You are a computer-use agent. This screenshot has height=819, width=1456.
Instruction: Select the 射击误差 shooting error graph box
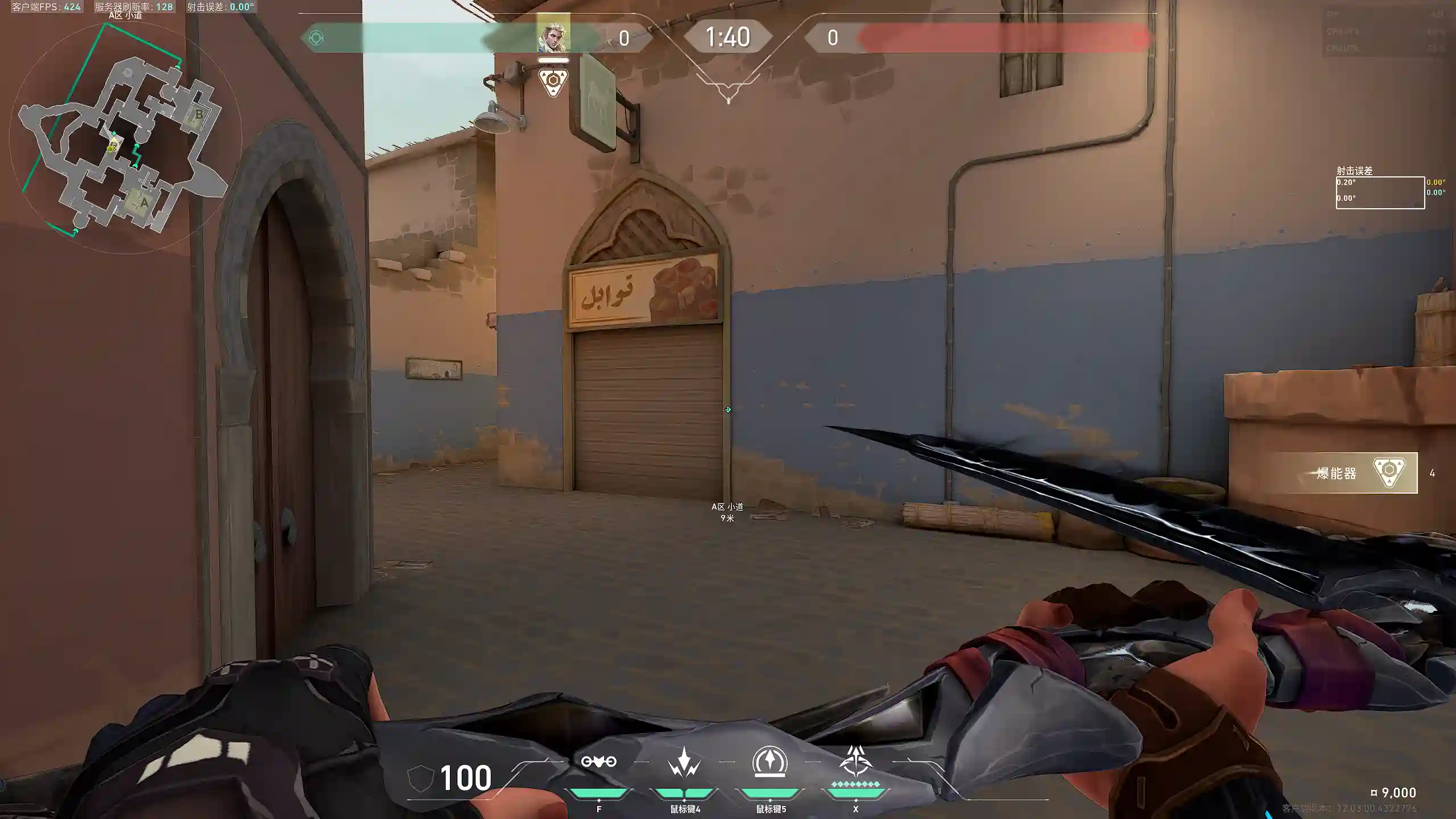click(x=1380, y=193)
